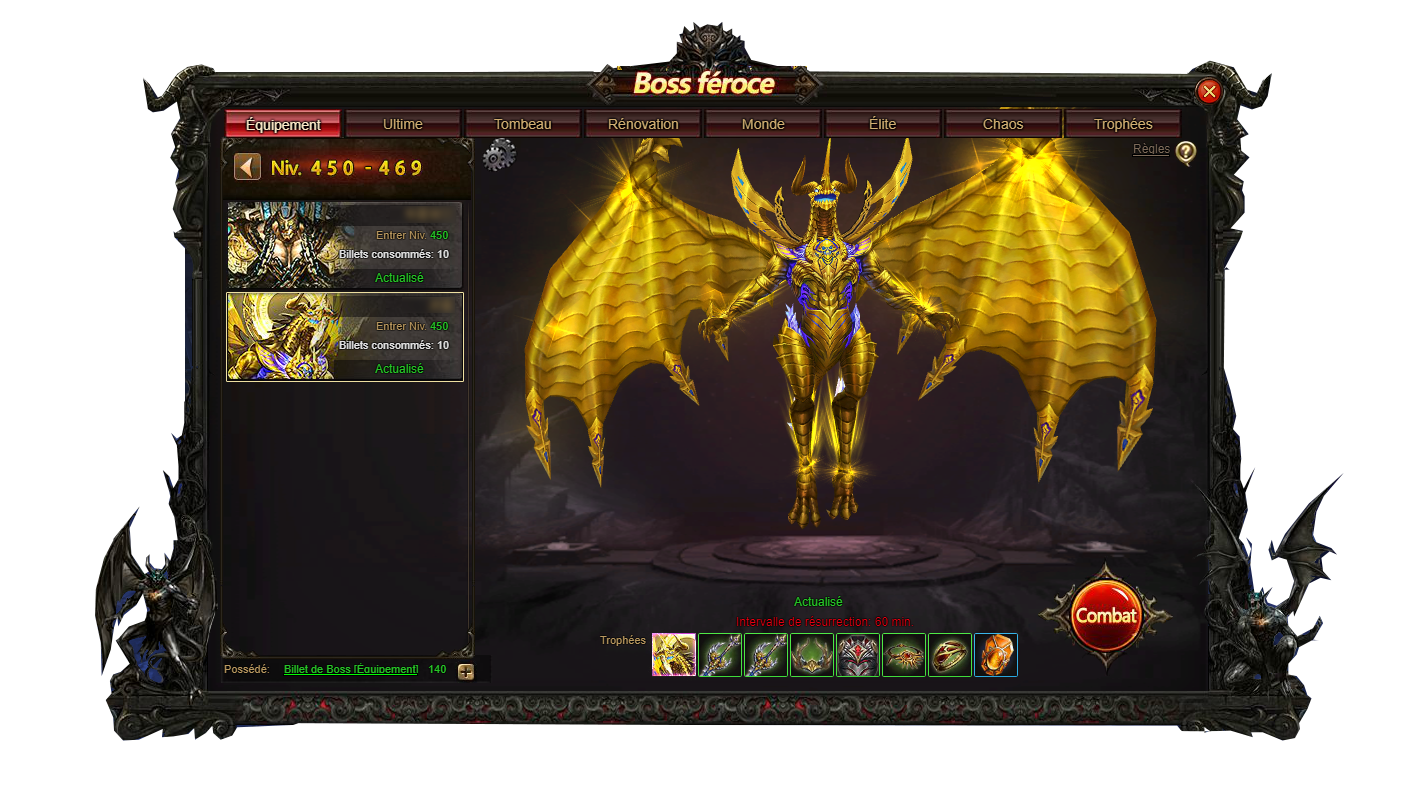This screenshot has height=807, width=1409.
Task: Inspect the orange gem trophy reward
Action: pyautogui.click(x=996, y=655)
